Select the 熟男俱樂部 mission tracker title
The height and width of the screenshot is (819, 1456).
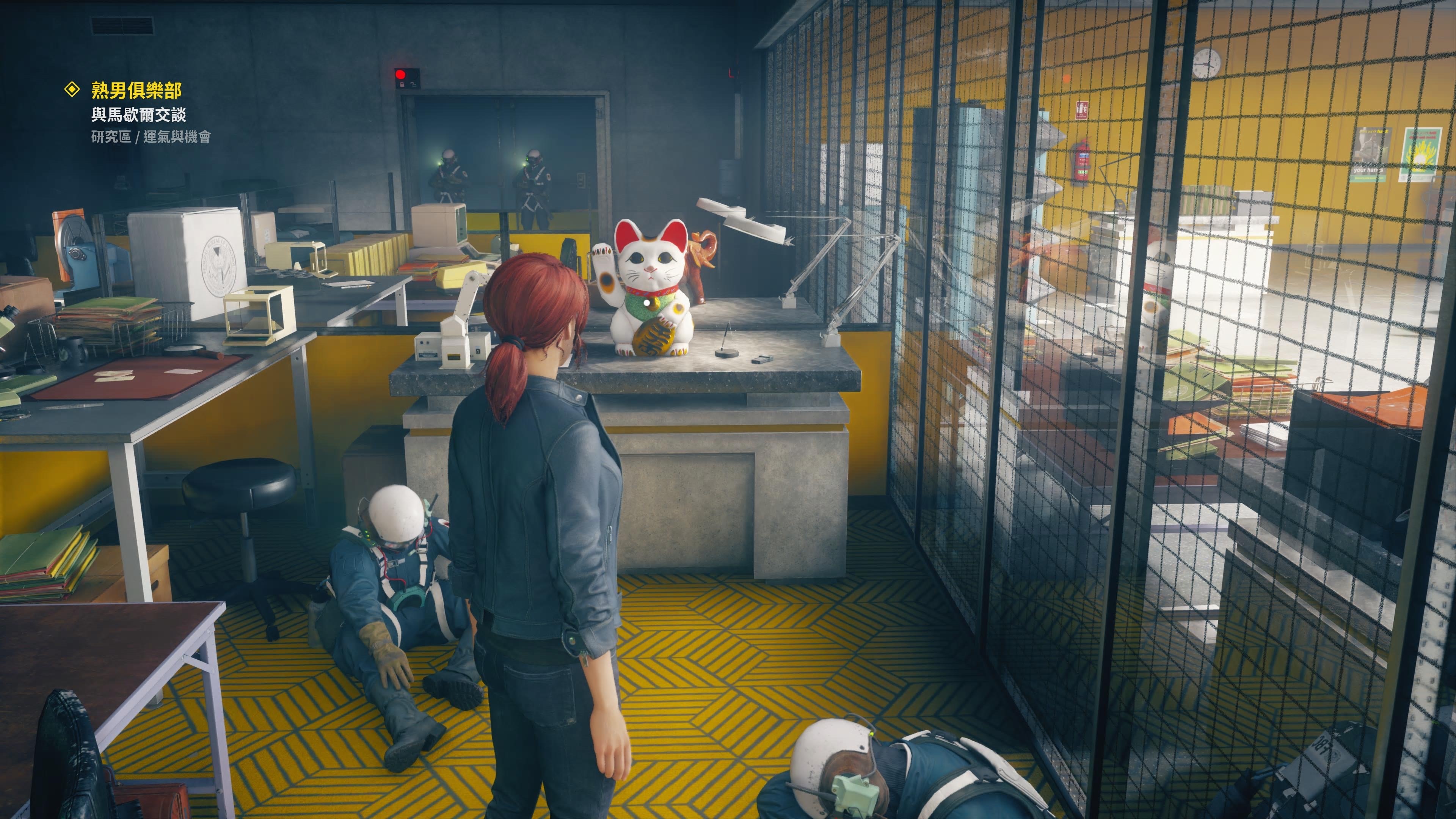[x=136, y=90]
